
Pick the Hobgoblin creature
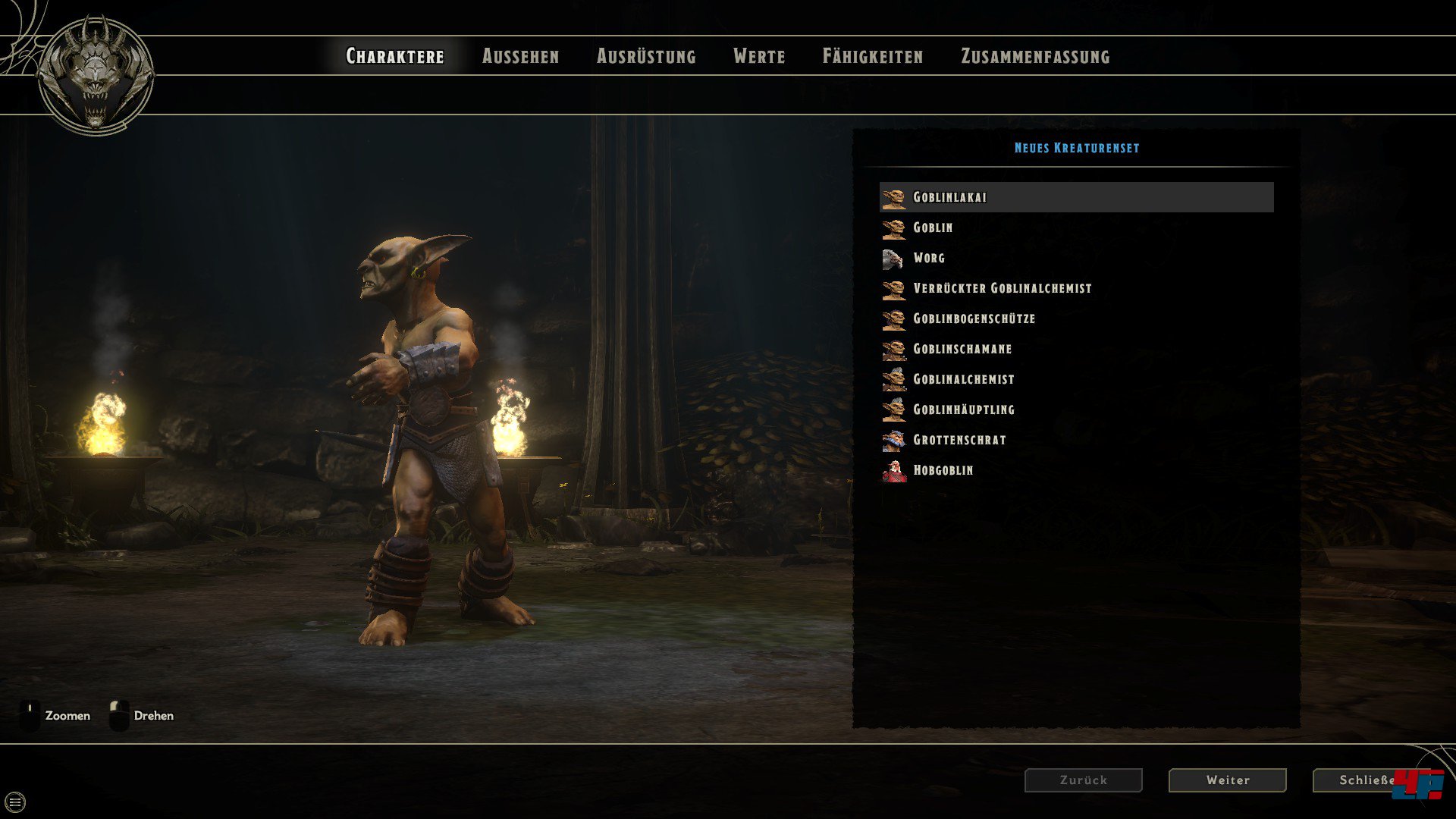click(943, 470)
